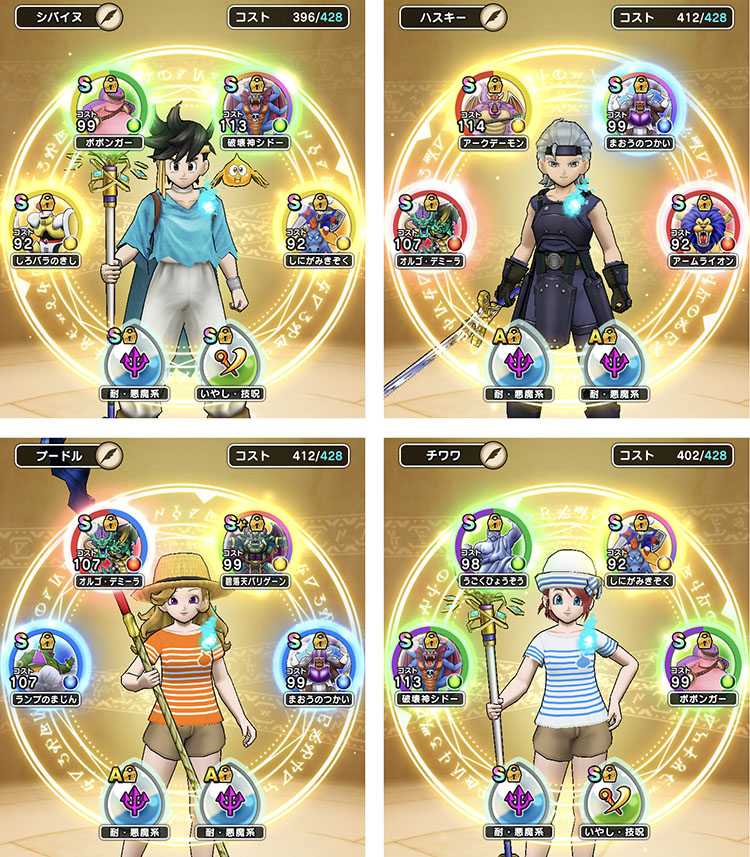Select チワワ's ボボンガー heart slot
The width and height of the screenshot is (750, 857).
(699, 661)
